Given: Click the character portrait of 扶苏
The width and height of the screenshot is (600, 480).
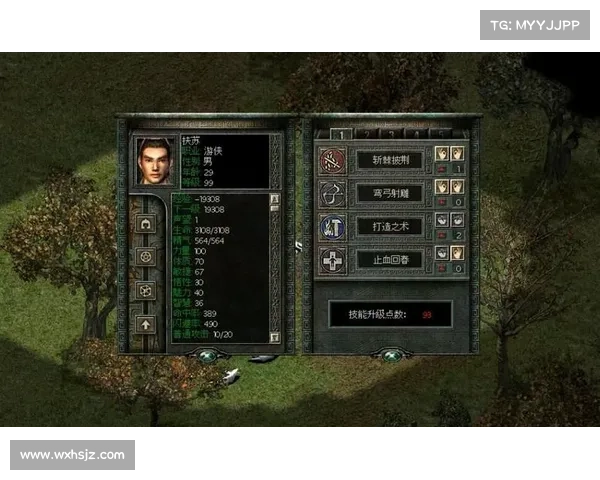Looking at the screenshot, I should (x=154, y=160).
